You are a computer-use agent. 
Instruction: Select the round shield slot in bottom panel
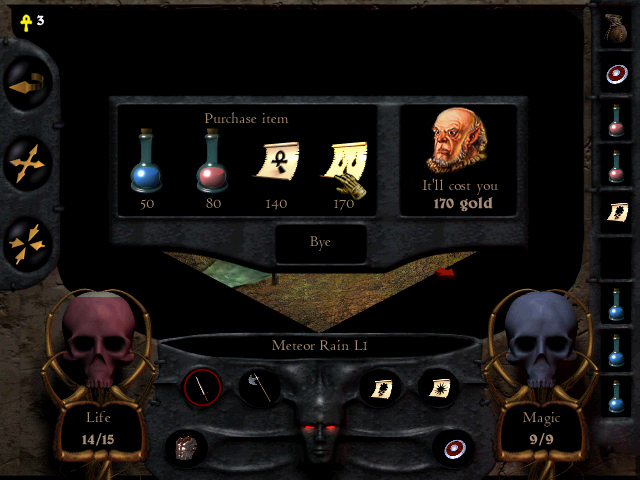(453, 446)
